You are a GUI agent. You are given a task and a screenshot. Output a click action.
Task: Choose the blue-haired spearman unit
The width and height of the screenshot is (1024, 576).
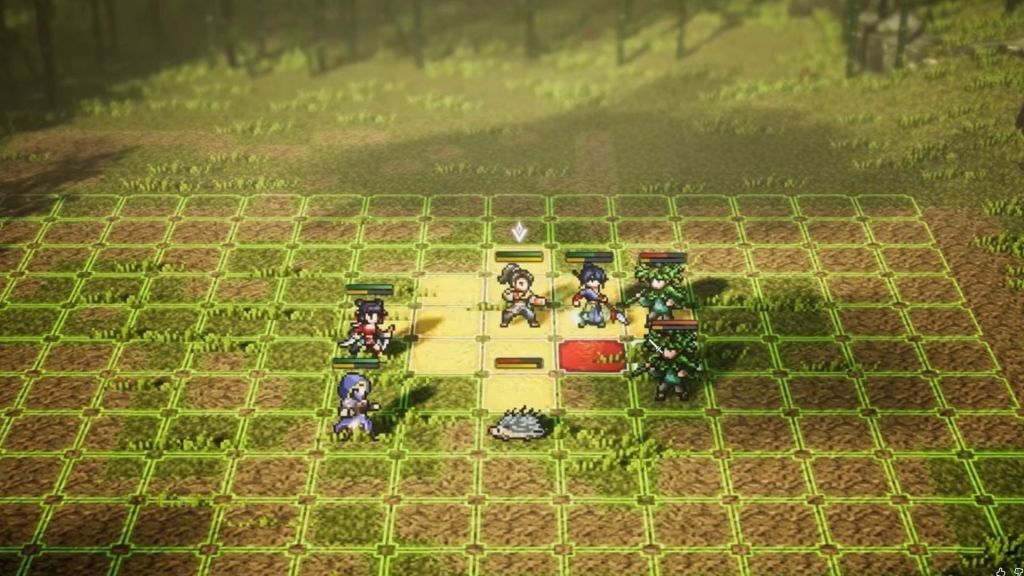pyautogui.click(x=593, y=297)
